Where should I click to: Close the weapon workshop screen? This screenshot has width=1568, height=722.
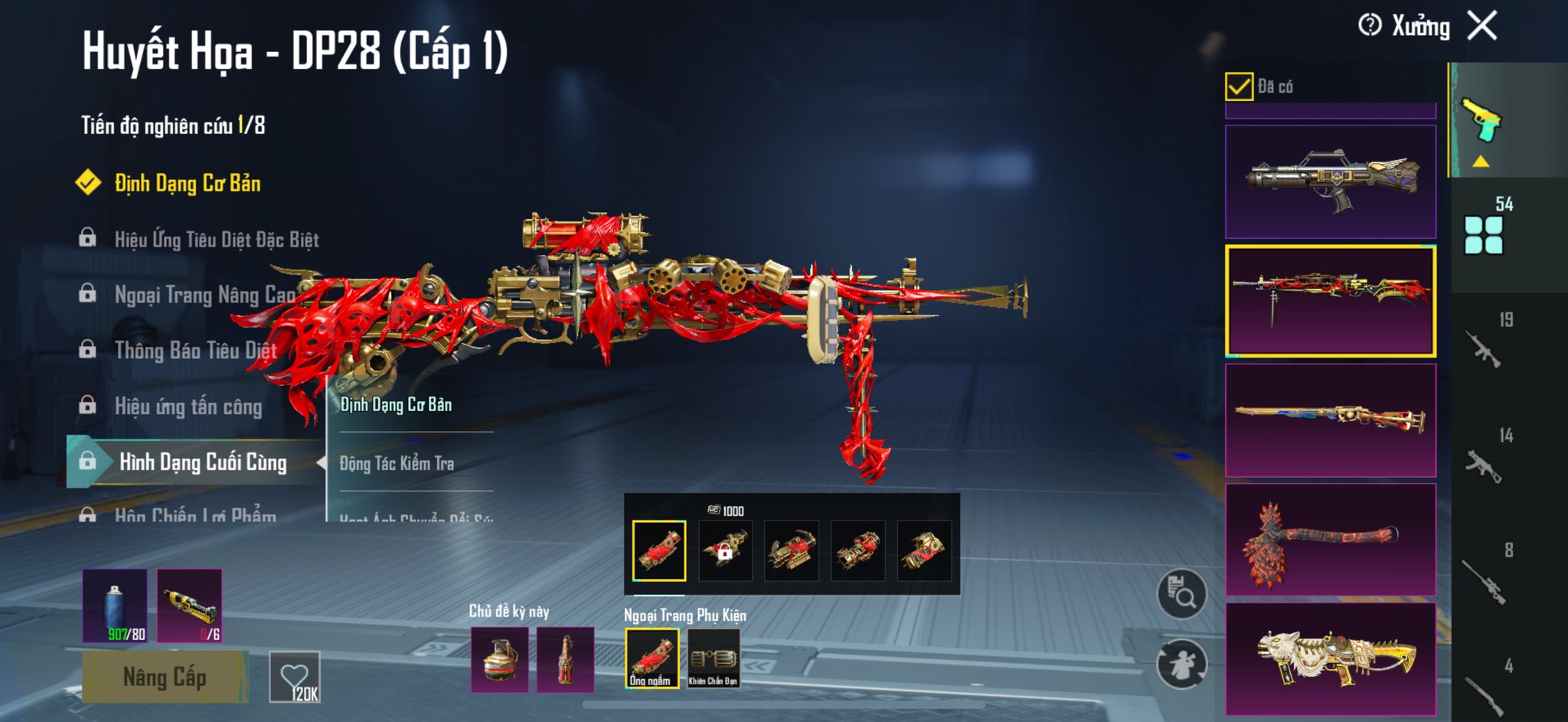pos(1482,26)
